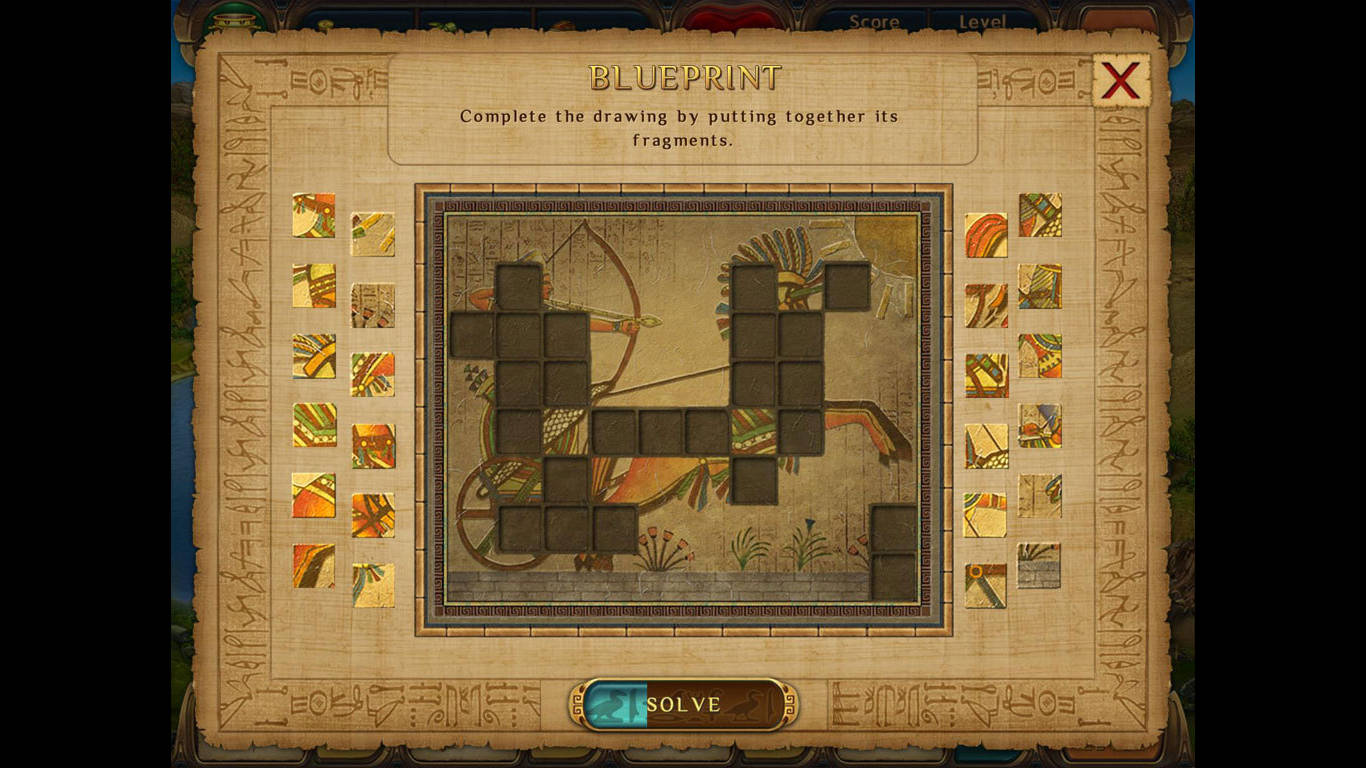
Task: Pick the tasseled gold fragment on the left
Action: tap(372, 587)
